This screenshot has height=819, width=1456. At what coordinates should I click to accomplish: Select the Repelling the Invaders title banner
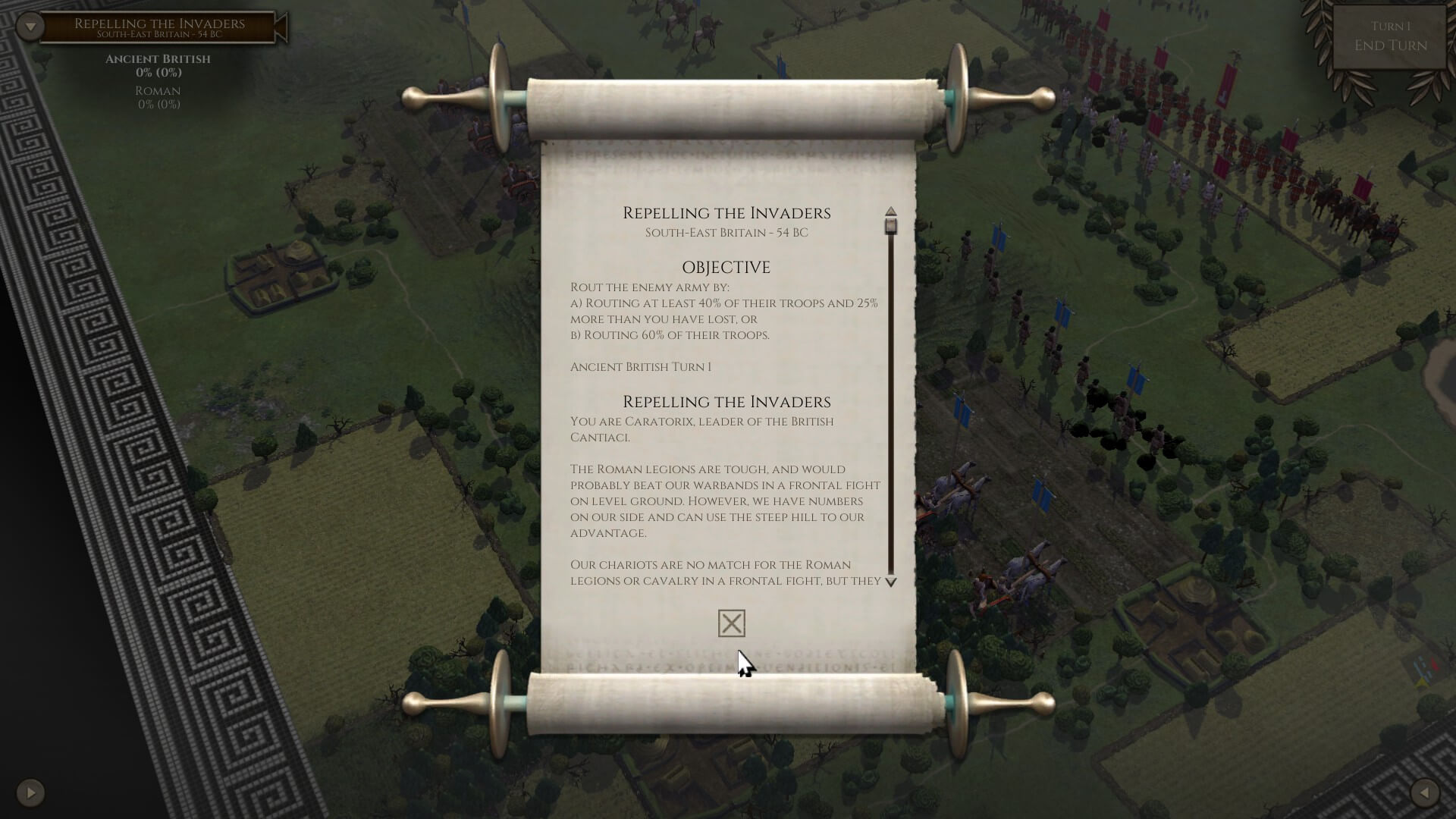pos(159,27)
